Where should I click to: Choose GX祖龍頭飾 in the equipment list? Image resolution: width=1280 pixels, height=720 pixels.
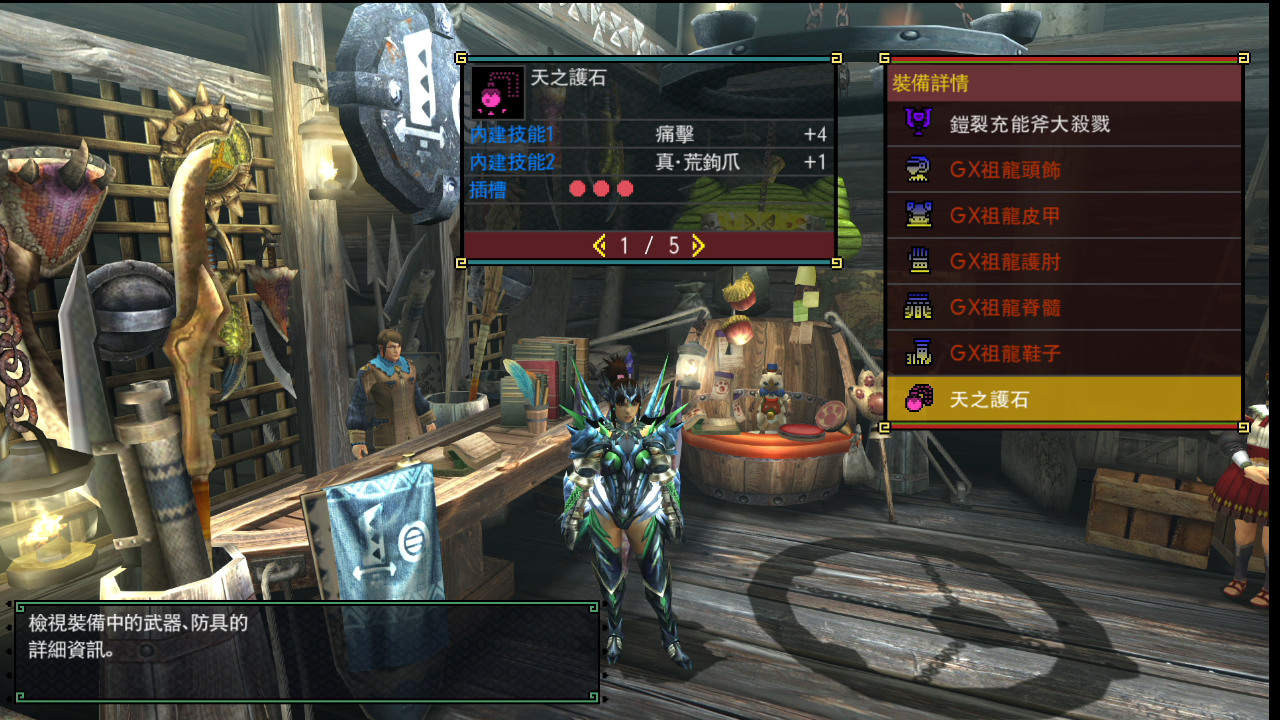tap(1063, 170)
